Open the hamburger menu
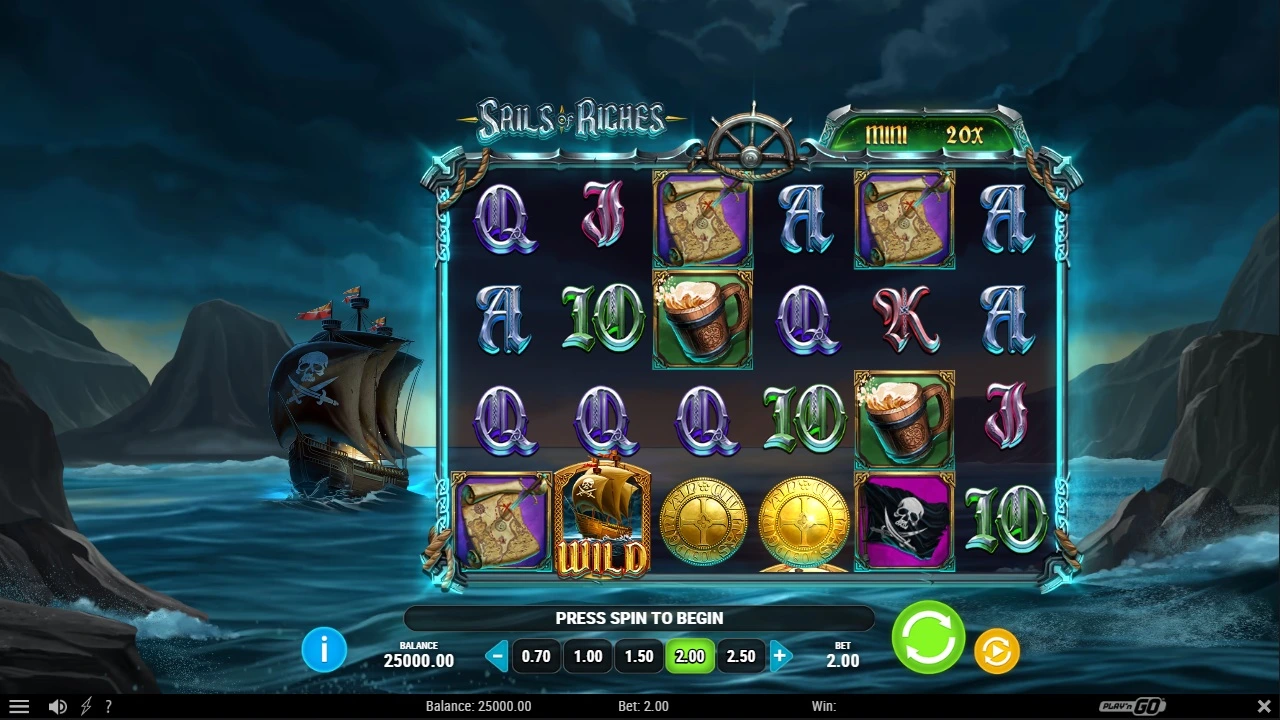This screenshot has height=720, width=1280. pyautogui.click(x=19, y=706)
